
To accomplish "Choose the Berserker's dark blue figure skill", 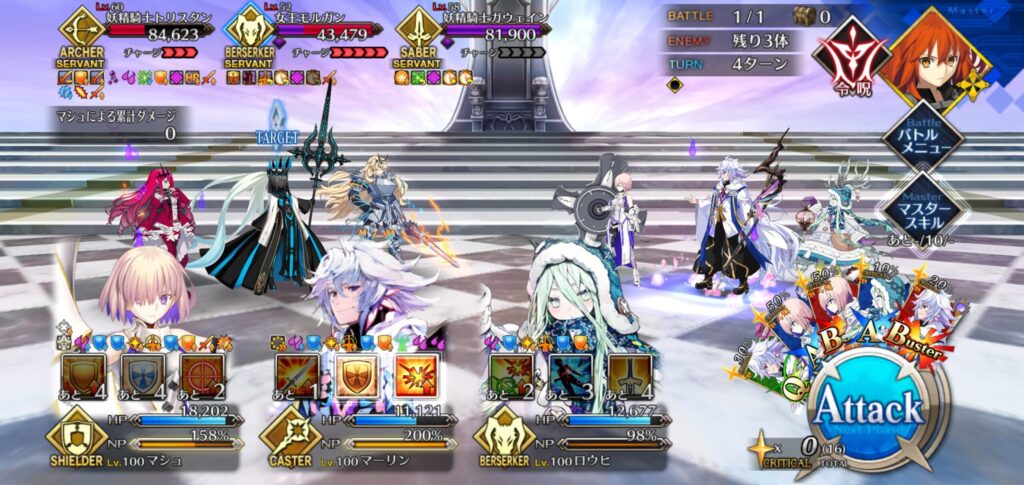I will point(571,377).
